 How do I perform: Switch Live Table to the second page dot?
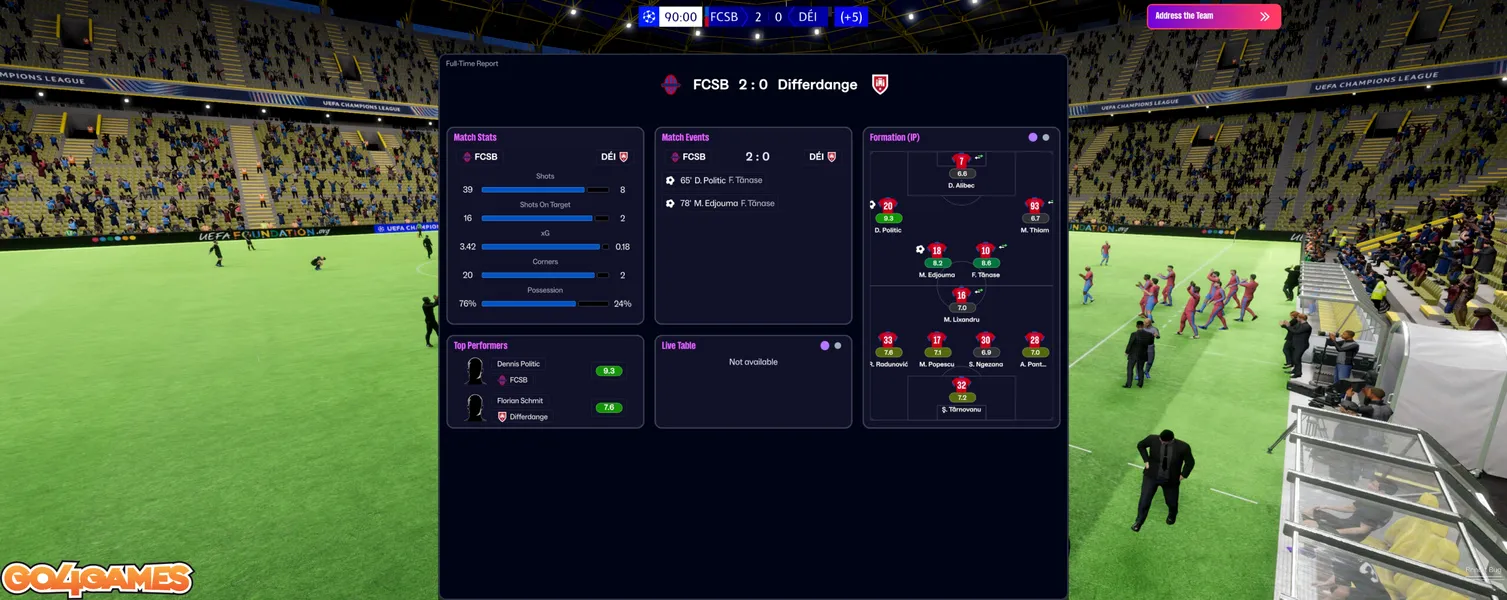point(838,346)
